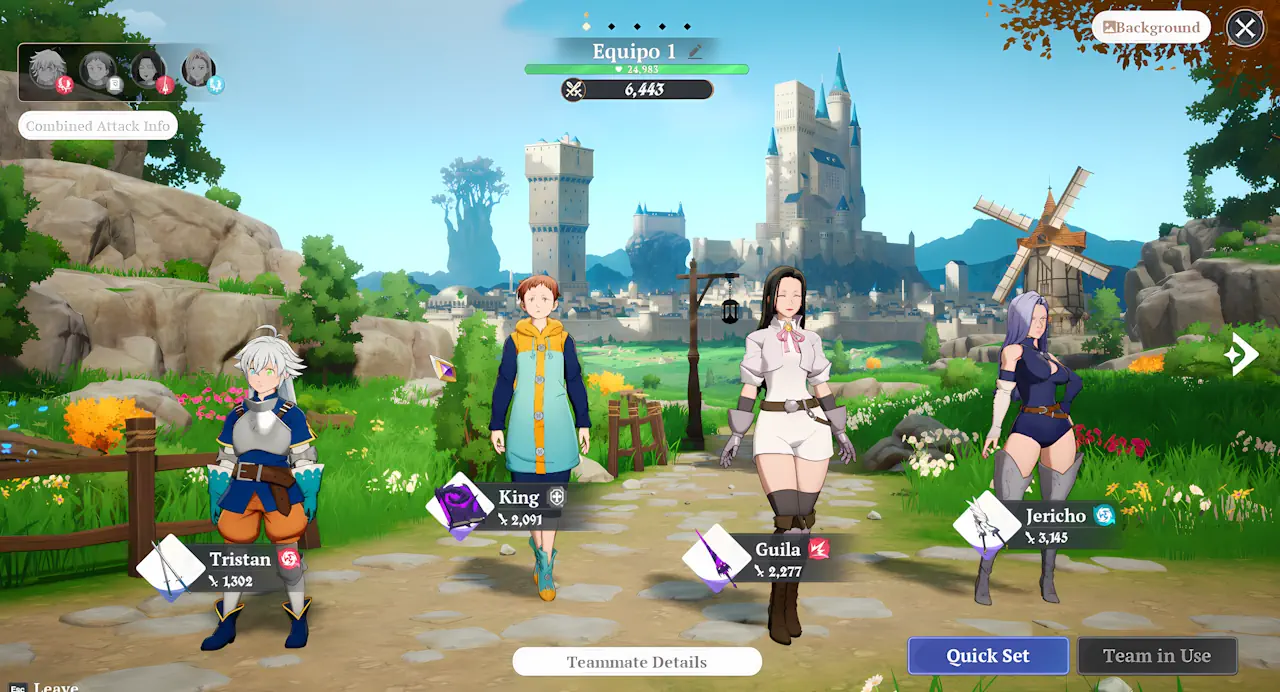Pick Jericho's name card
Viewport: 1280px width, 692px height.
click(x=1056, y=525)
